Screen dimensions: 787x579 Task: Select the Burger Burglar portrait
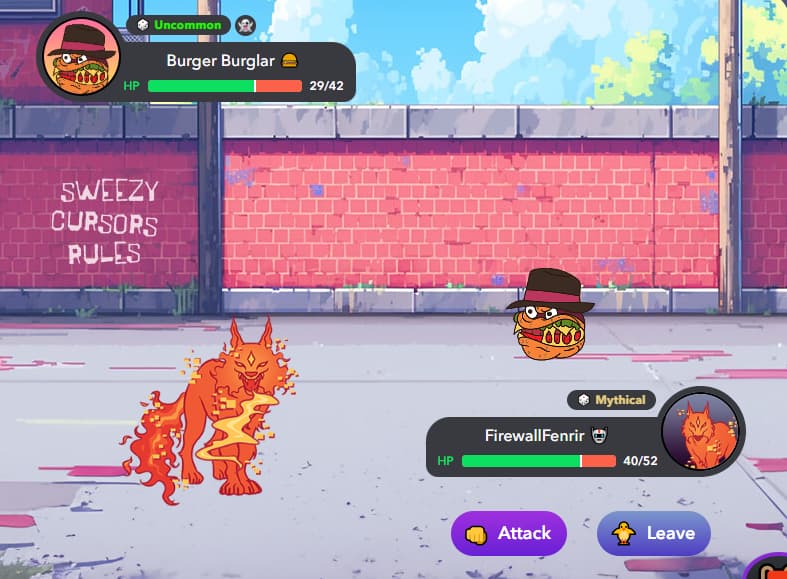[x=80, y=58]
